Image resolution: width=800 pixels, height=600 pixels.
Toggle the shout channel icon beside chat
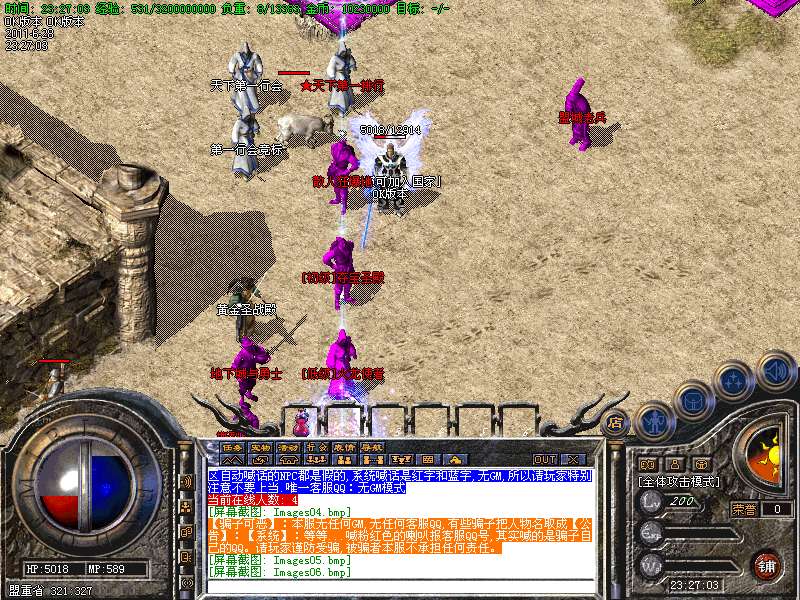point(187,481)
